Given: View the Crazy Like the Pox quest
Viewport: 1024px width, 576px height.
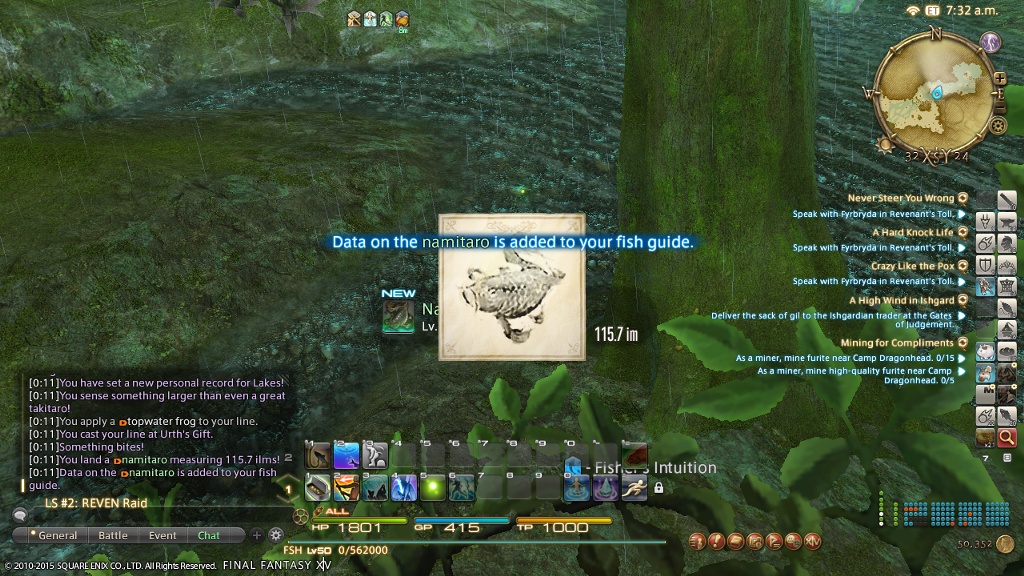Looking at the screenshot, I should [912, 266].
